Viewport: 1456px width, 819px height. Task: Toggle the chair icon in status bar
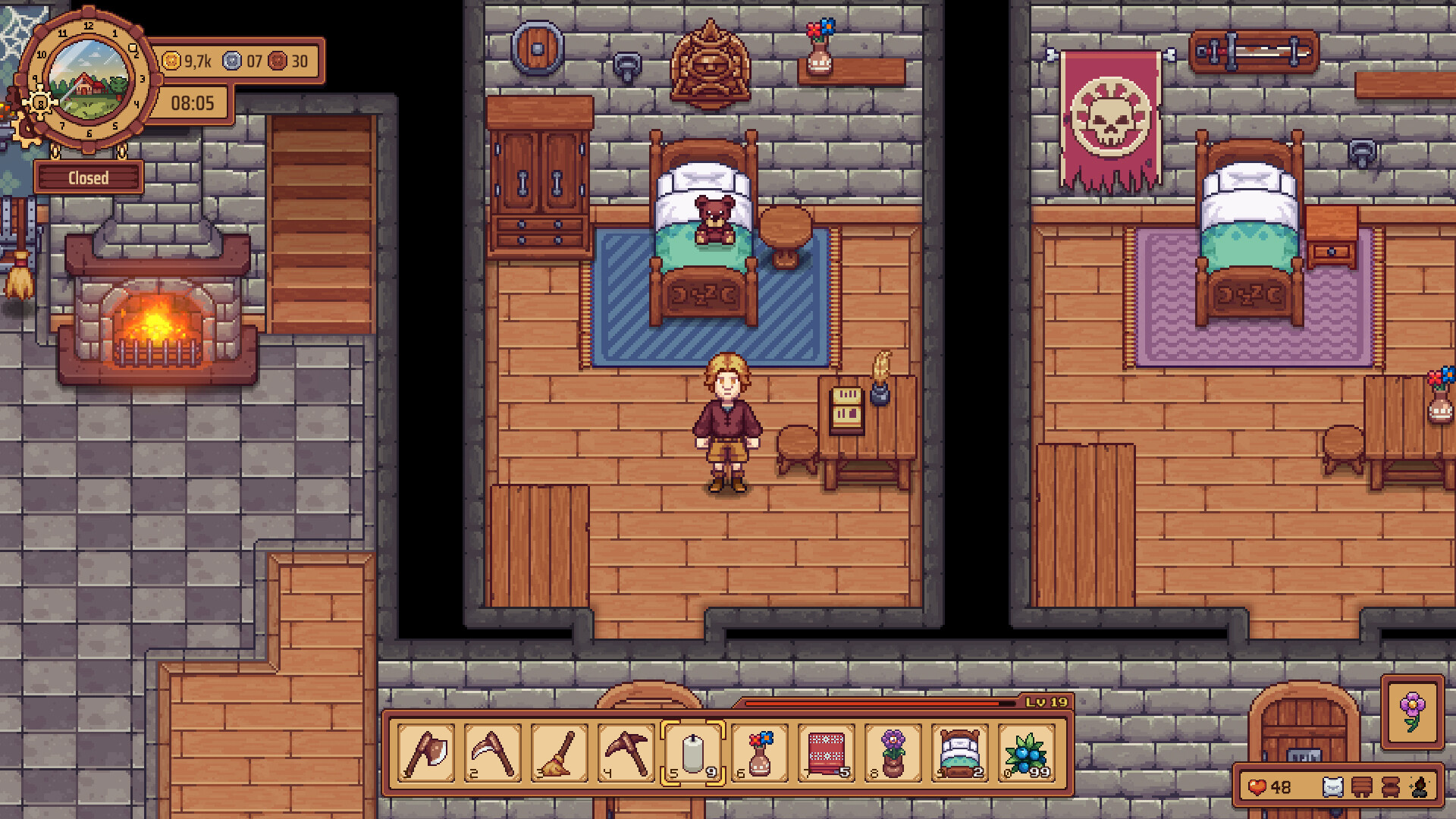tap(1390, 789)
